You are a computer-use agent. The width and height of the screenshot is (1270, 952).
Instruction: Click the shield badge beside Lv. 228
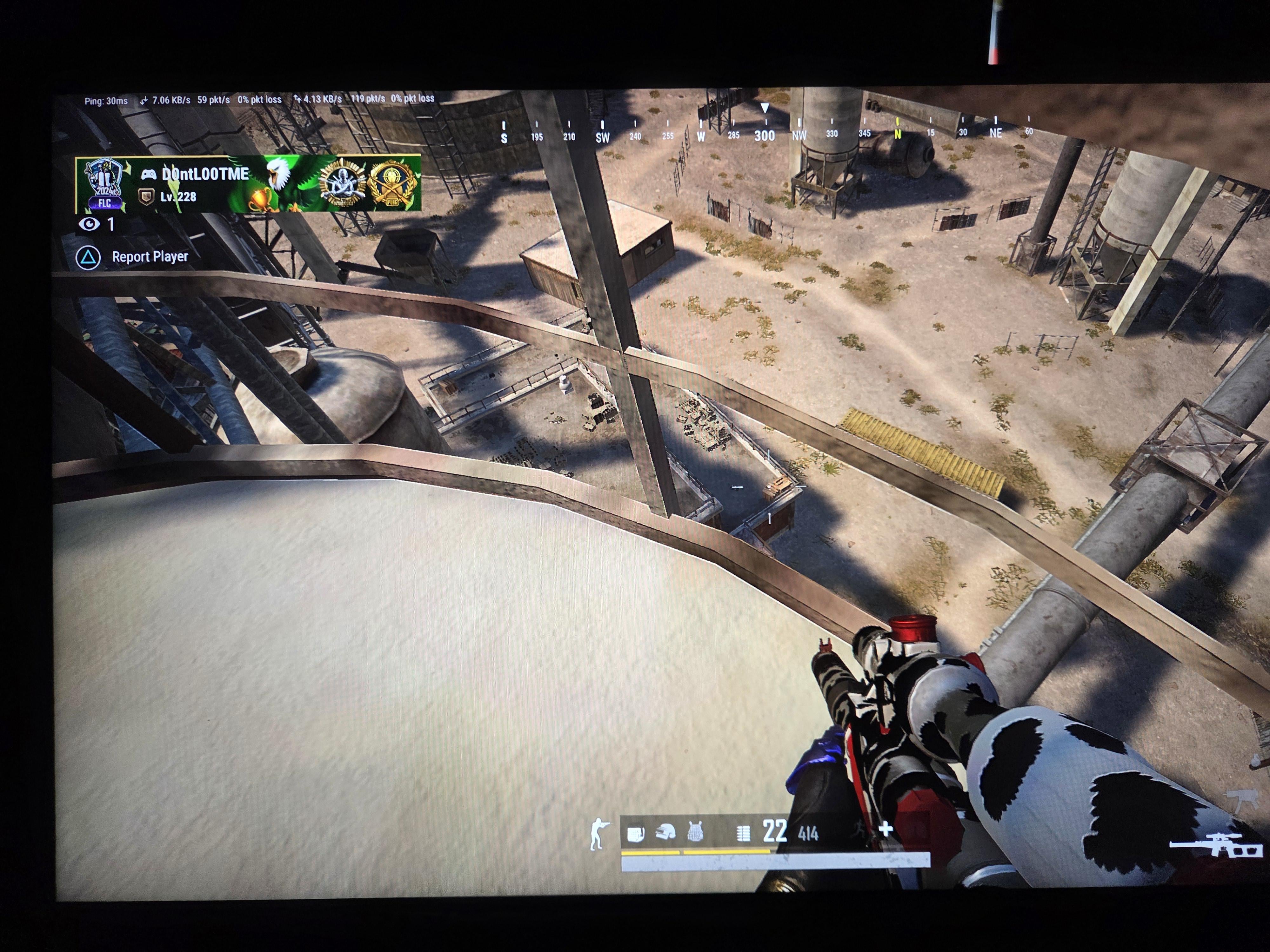[146, 197]
